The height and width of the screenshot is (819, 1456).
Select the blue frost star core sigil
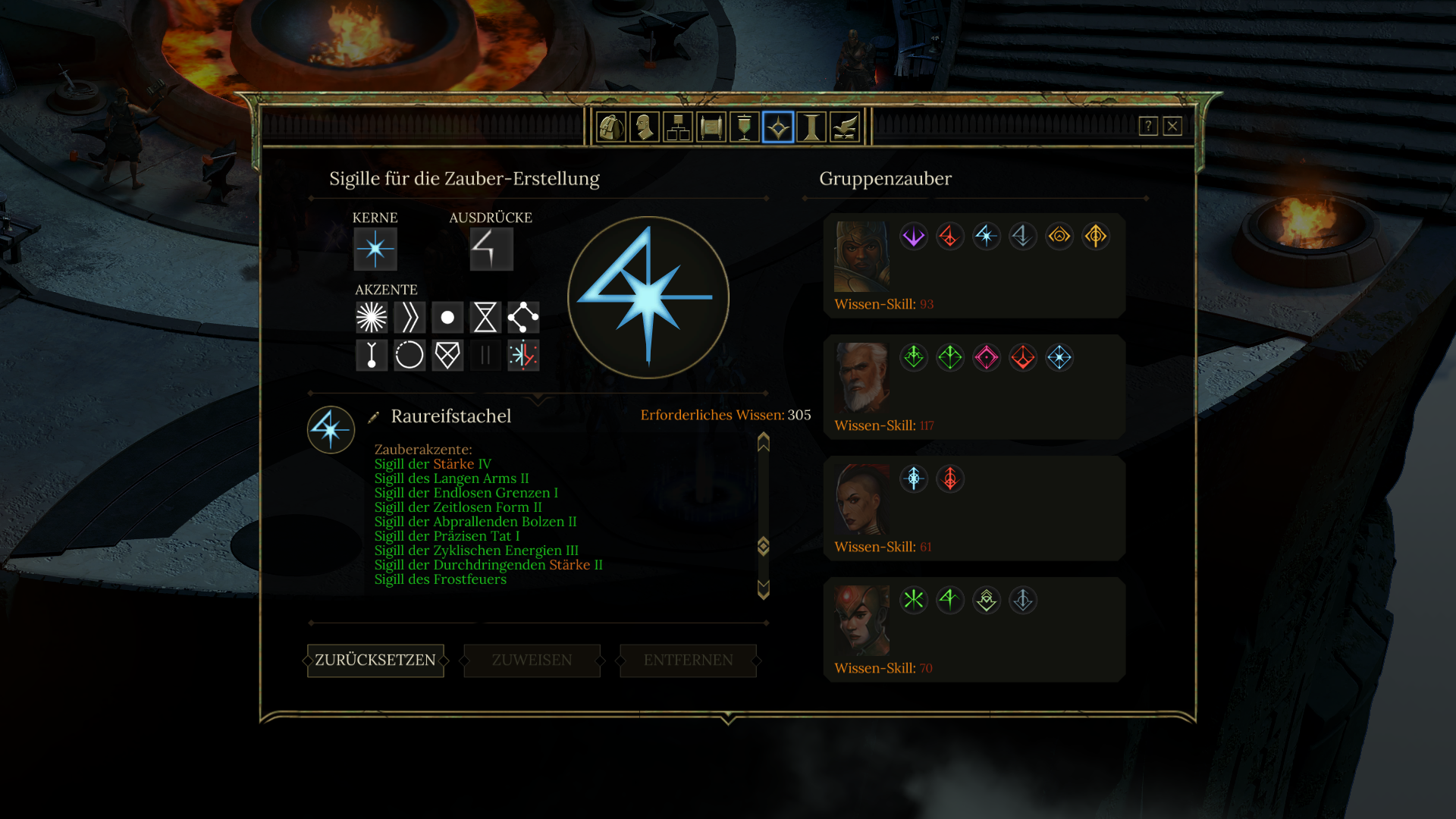pos(375,249)
